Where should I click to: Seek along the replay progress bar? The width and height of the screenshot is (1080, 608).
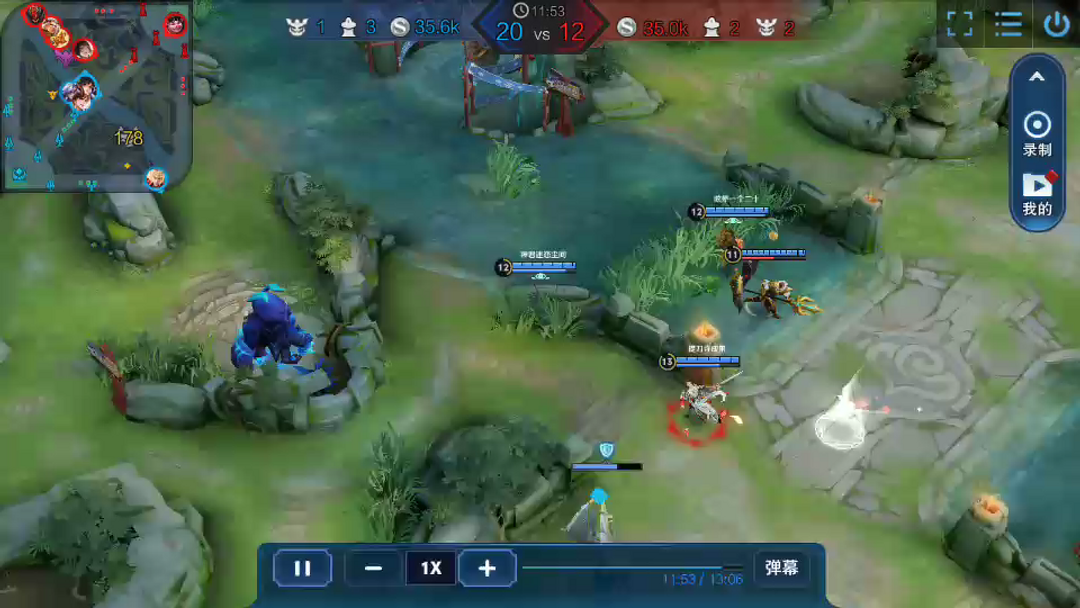point(632,567)
